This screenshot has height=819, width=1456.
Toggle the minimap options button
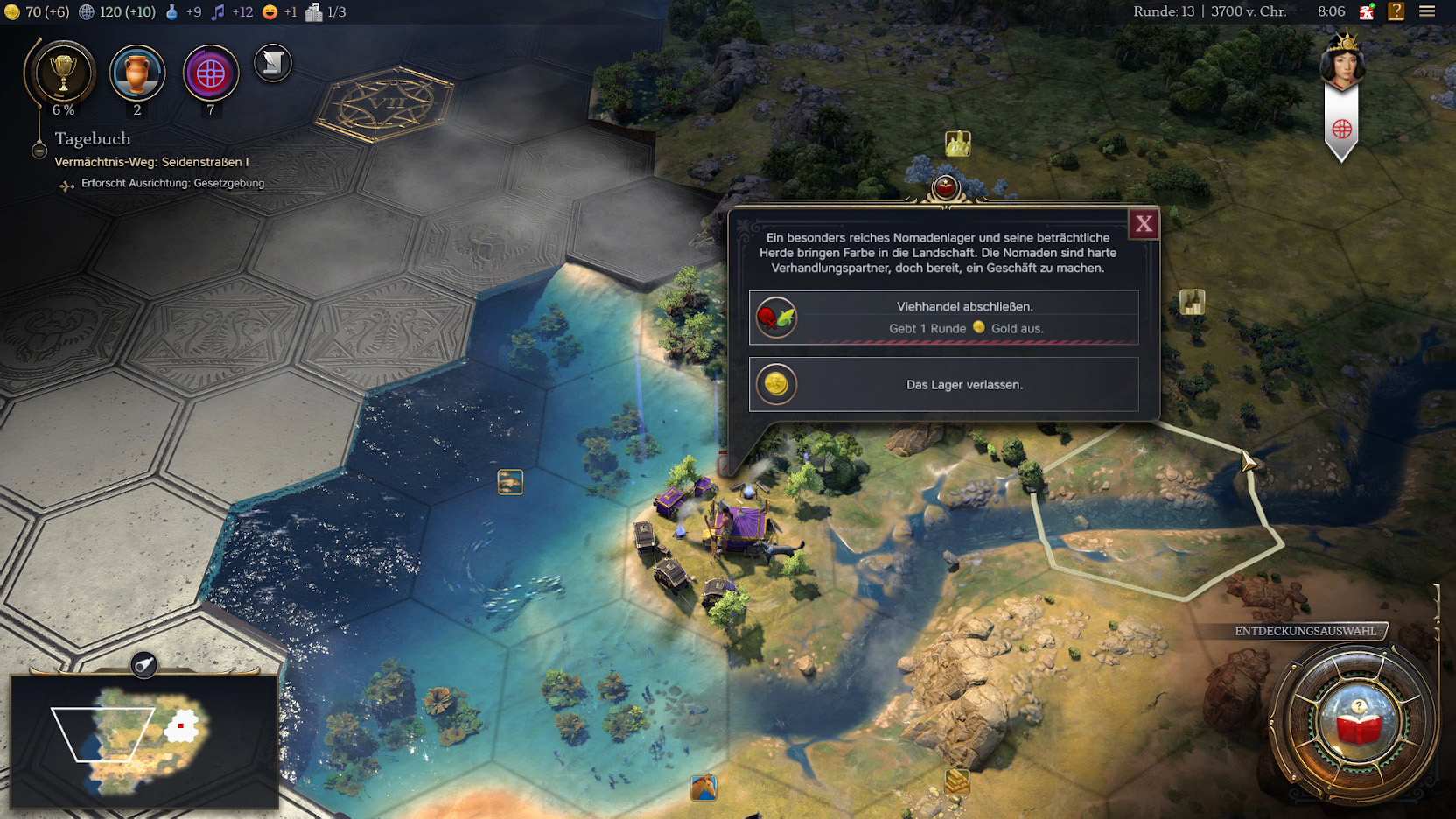[x=144, y=666]
